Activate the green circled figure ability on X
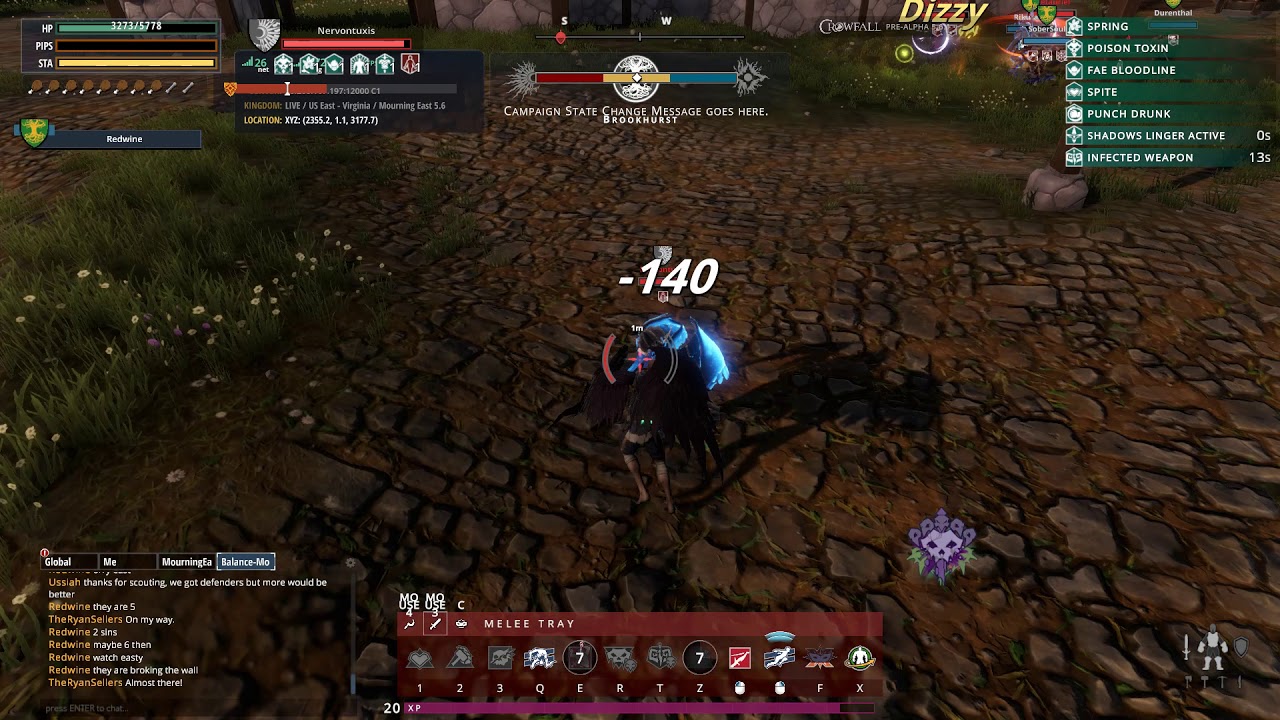This screenshot has width=1280, height=720. click(x=860, y=658)
